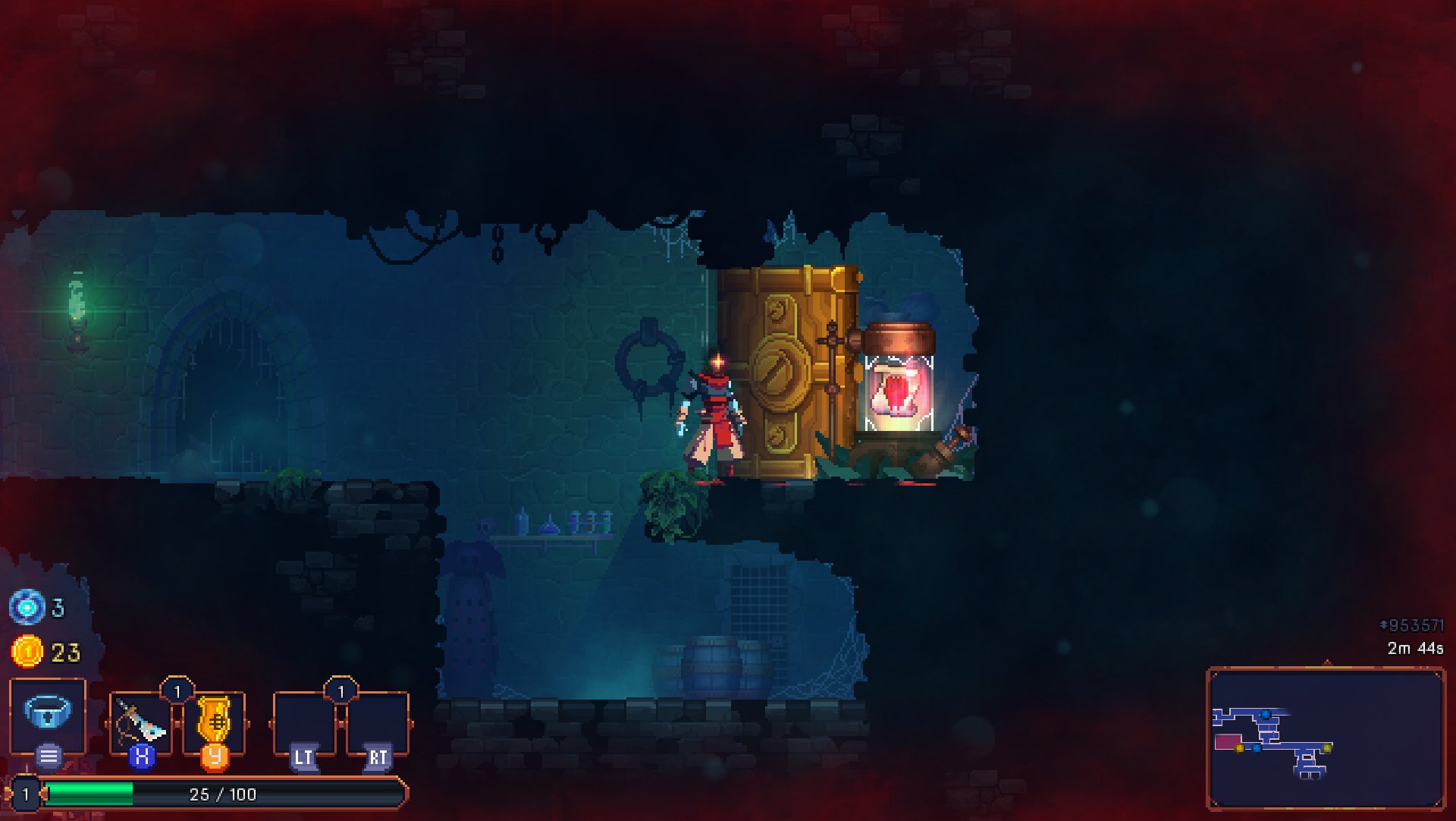Click the flask level indicator beside the health bar
This screenshot has height=821, width=1456.
25,794
